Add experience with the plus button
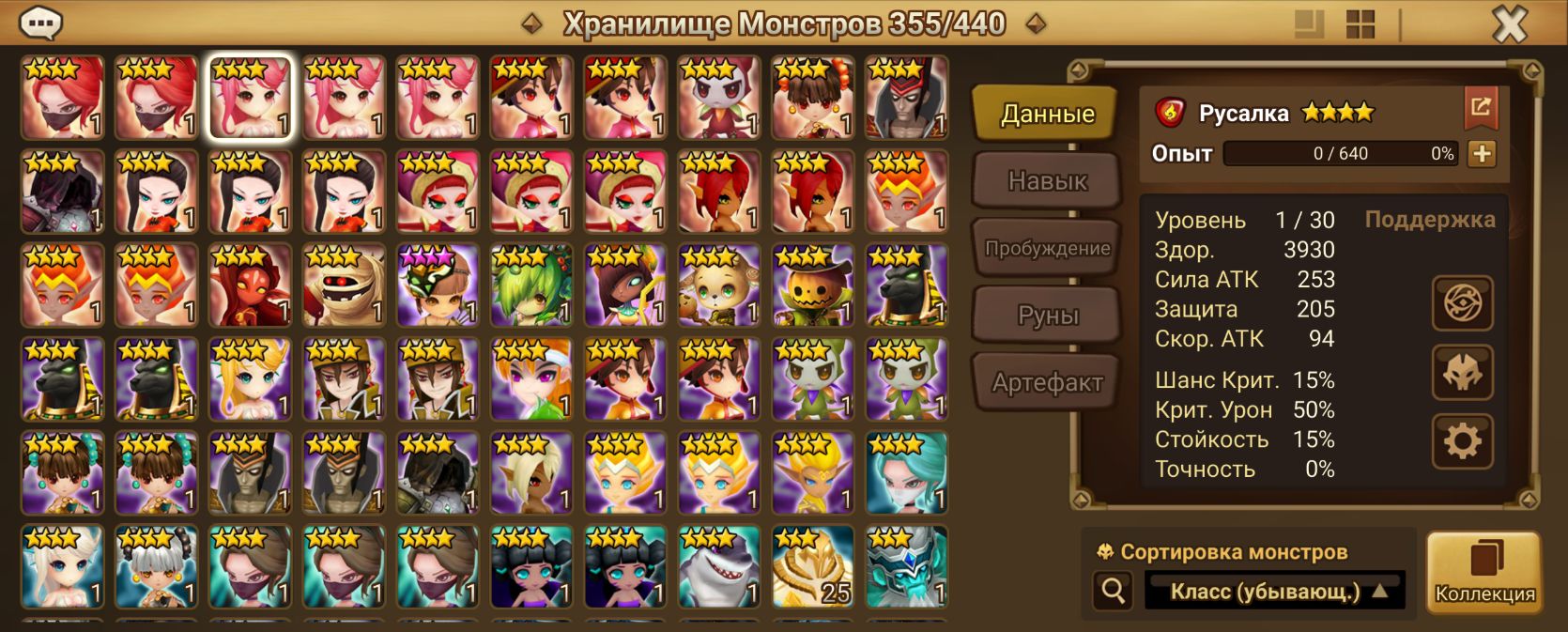The height and width of the screenshot is (632, 1568). click(x=1482, y=153)
